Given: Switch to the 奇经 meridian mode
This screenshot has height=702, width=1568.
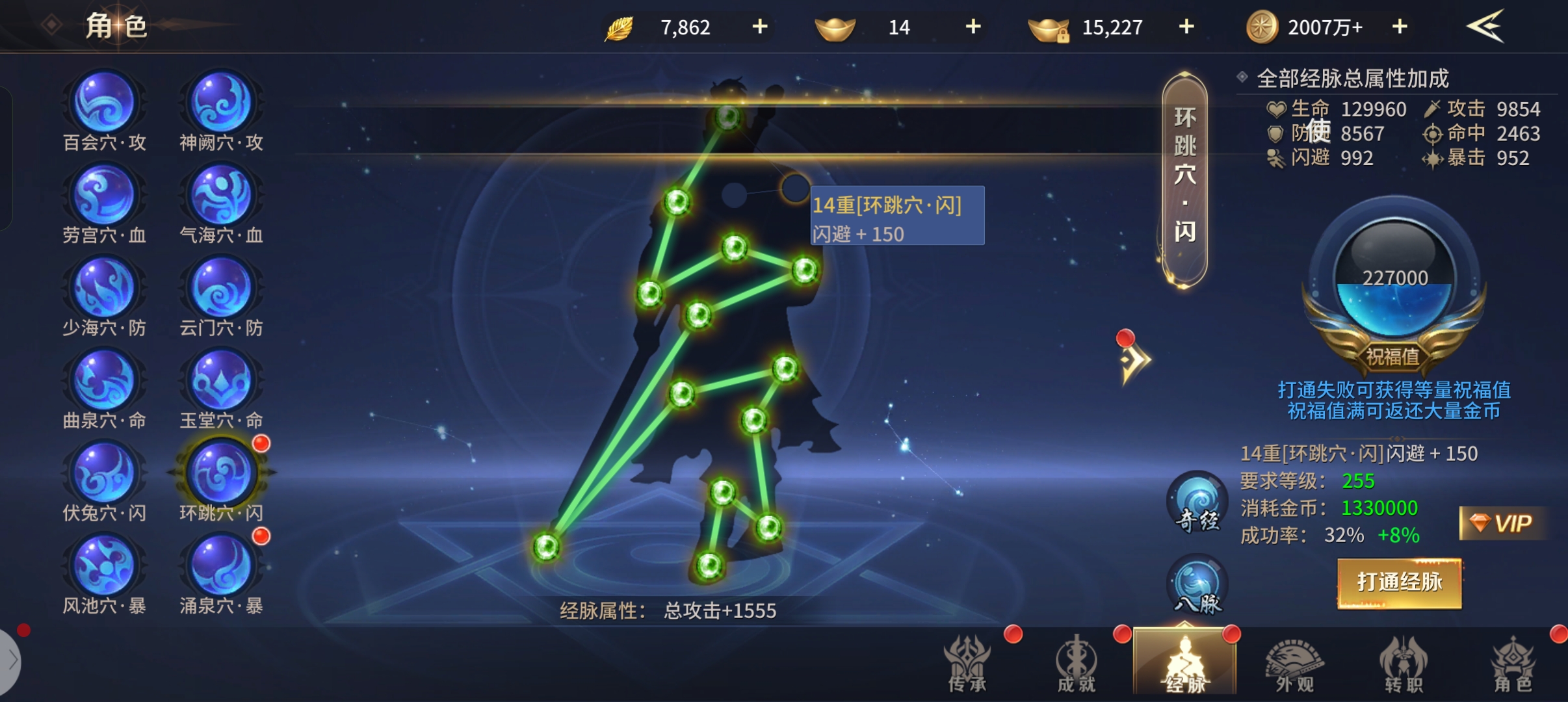Looking at the screenshot, I should (1197, 502).
